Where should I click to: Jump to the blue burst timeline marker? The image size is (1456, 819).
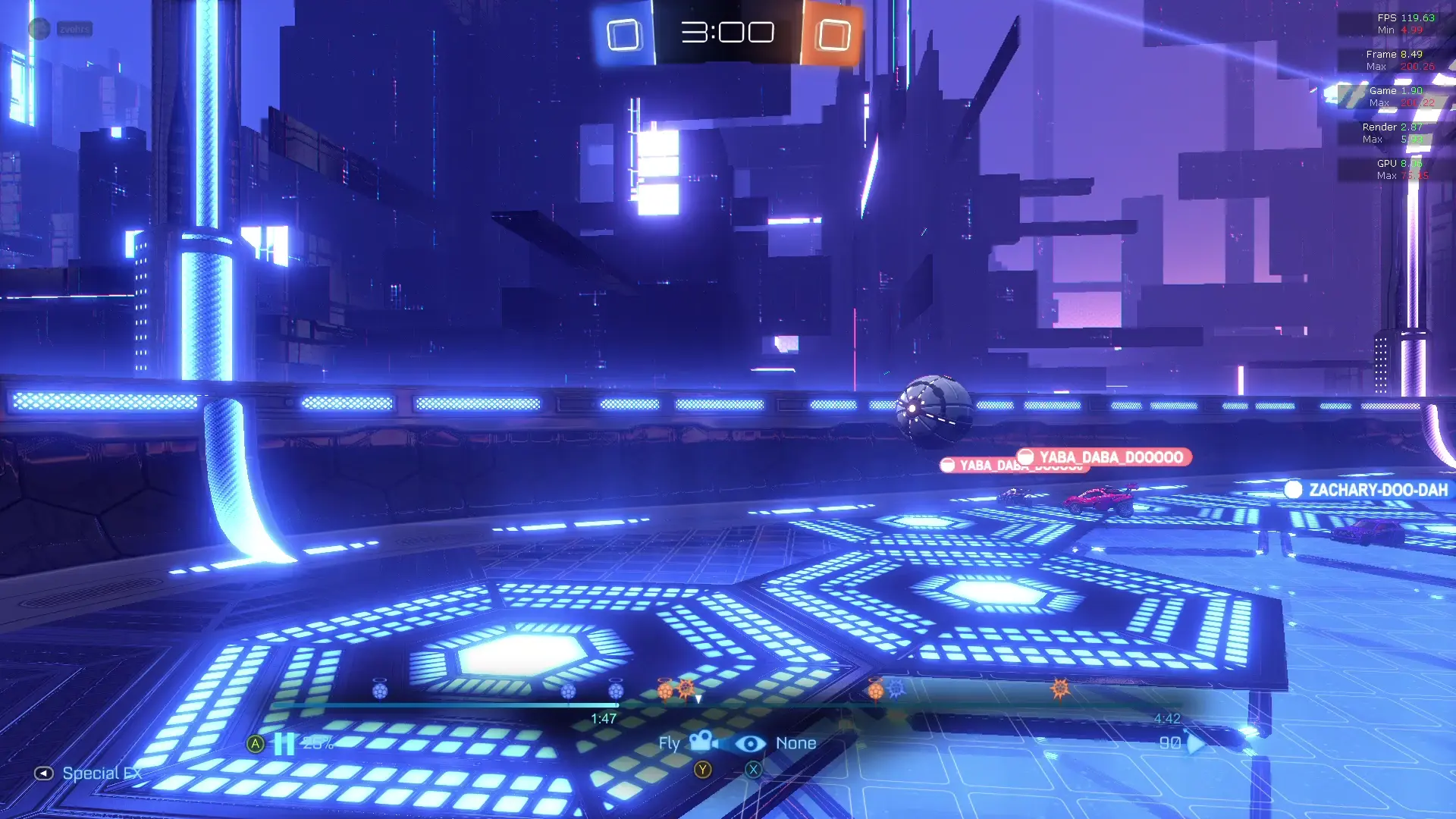click(x=896, y=688)
